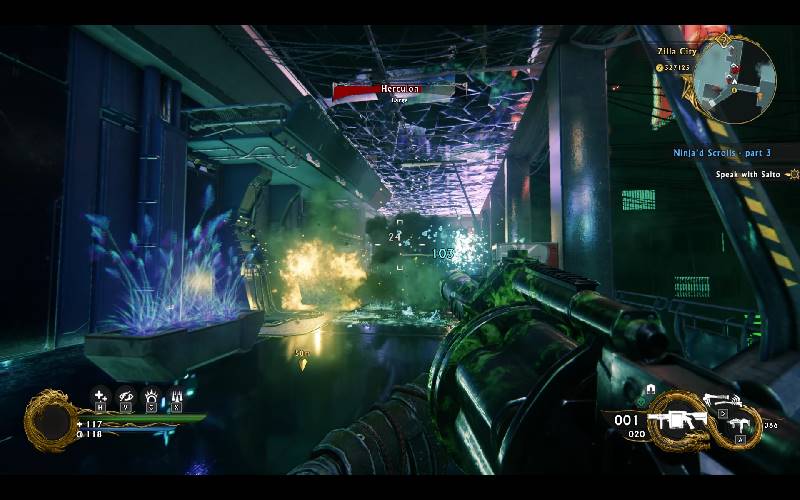Screen dimensions: 800x500
Task: Trigger the three spikes ability icon
Action: click(176, 395)
